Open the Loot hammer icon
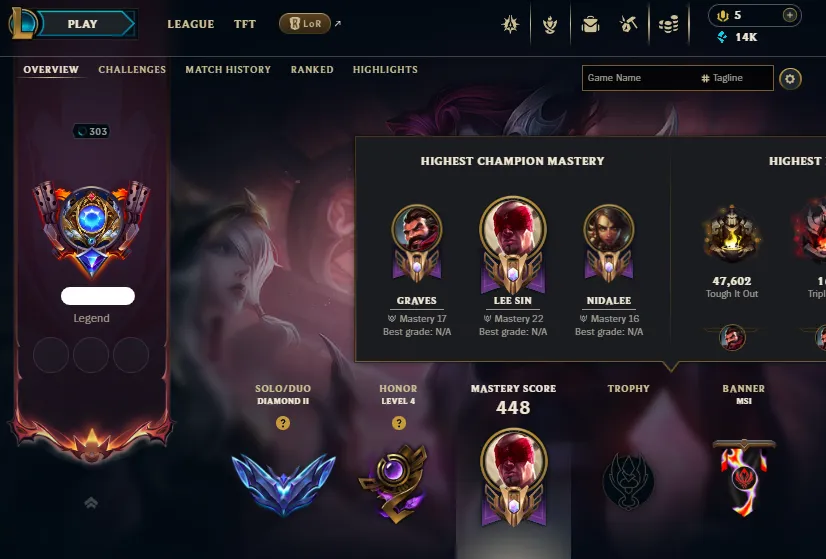The image size is (826, 559). pyautogui.click(x=629, y=24)
